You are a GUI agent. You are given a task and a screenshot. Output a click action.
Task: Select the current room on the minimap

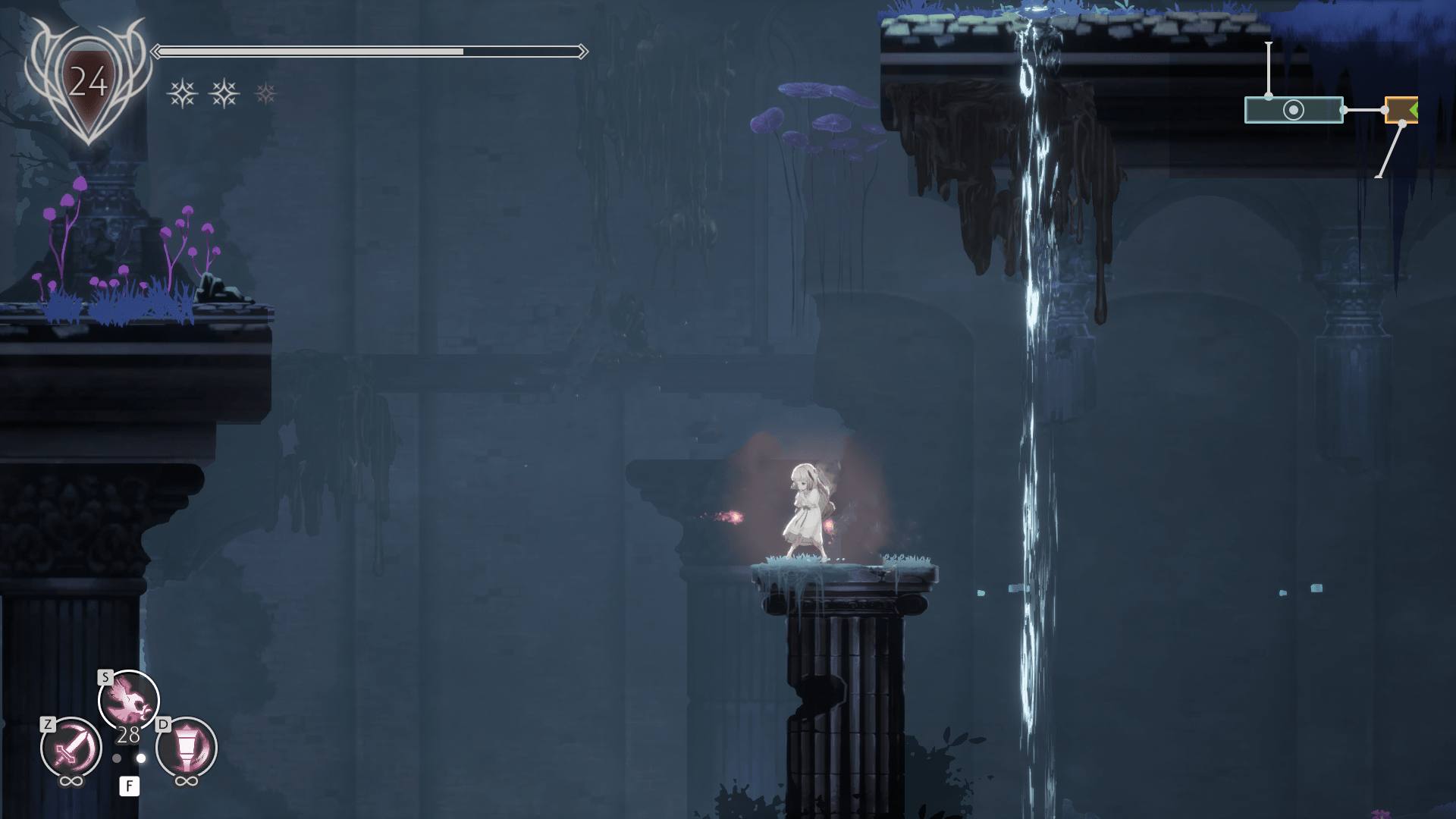click(x=1293, y=110)
